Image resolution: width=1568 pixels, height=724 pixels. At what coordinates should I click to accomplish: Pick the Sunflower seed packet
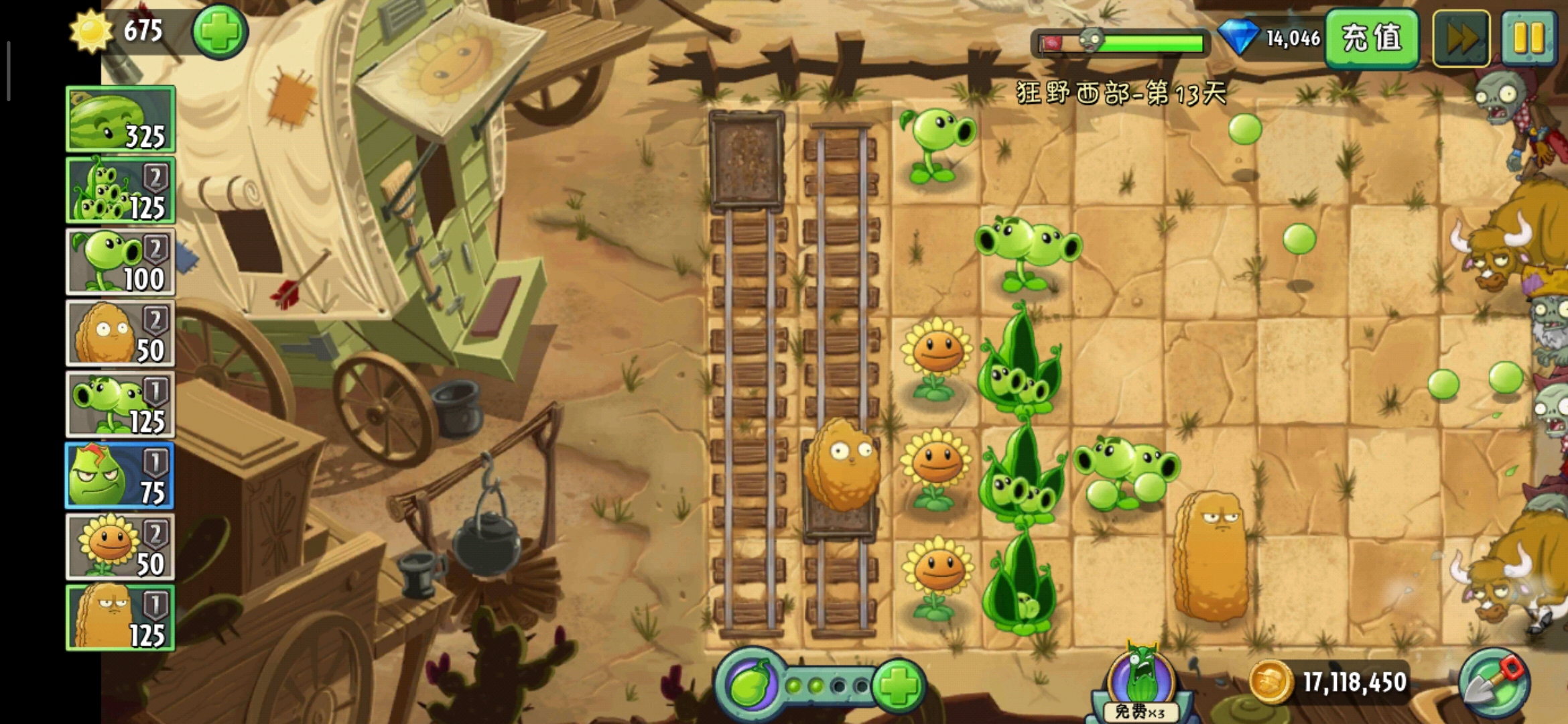click(121, 547)
